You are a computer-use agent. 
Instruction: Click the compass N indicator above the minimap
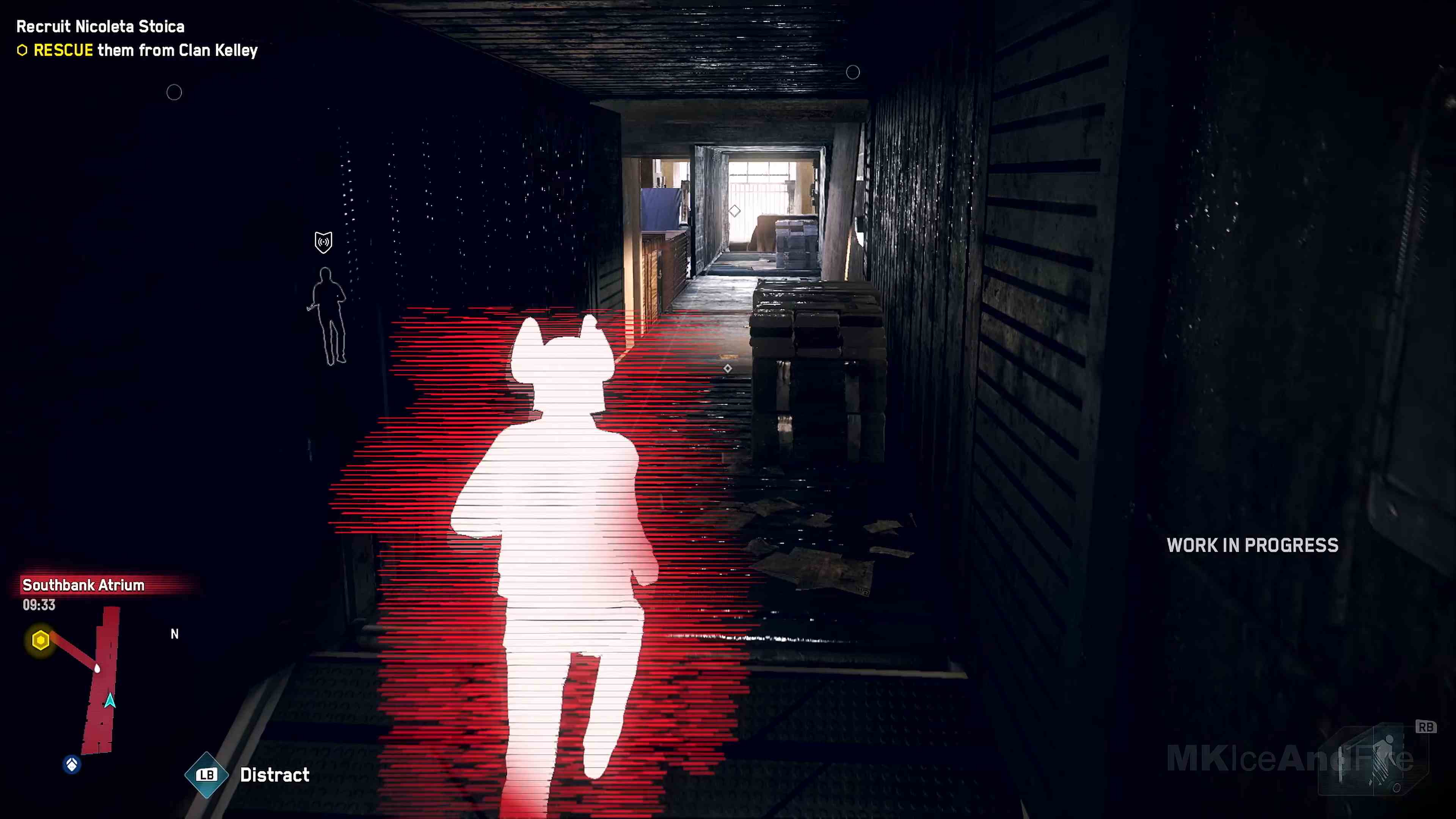point(175,634)
